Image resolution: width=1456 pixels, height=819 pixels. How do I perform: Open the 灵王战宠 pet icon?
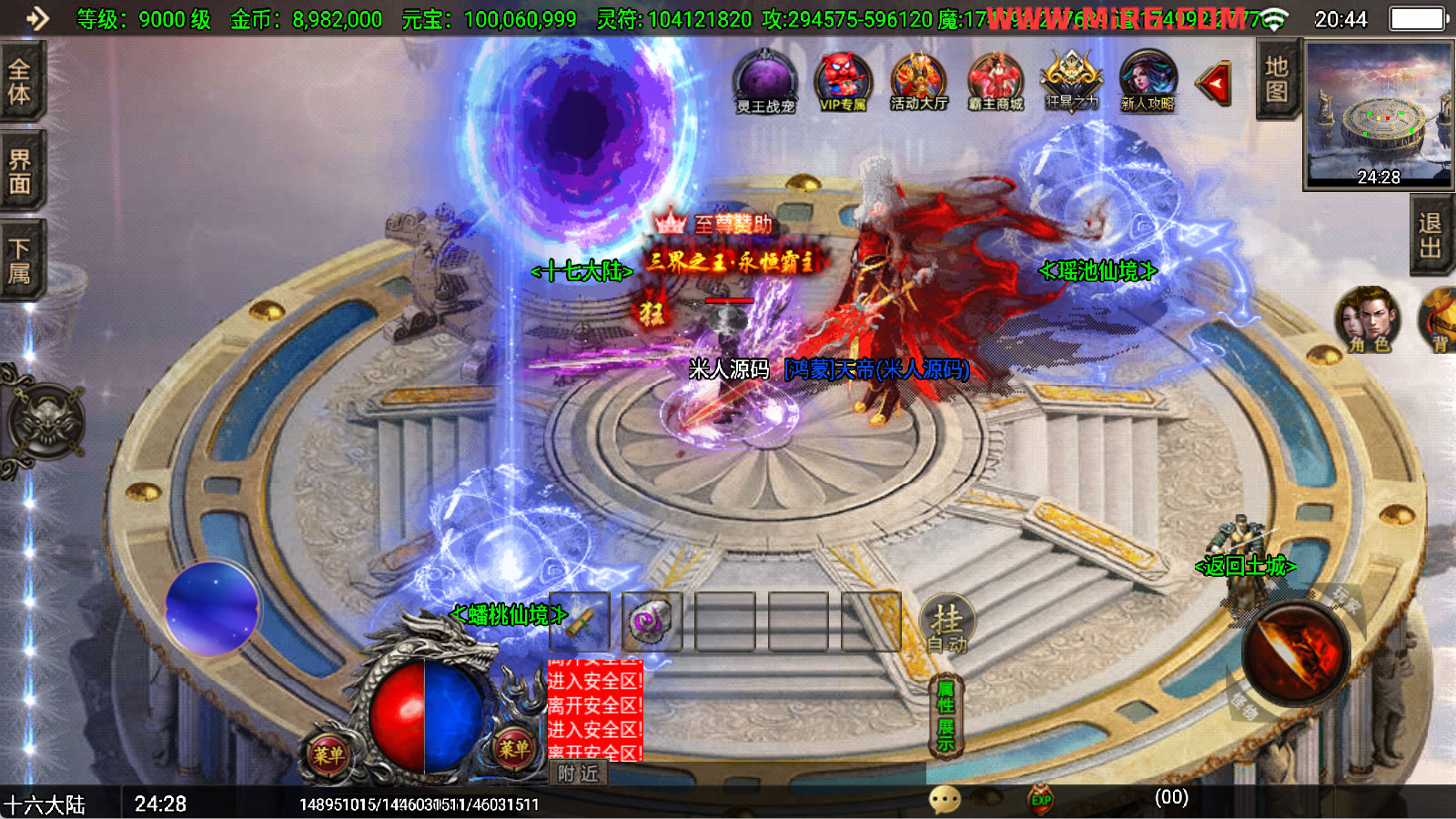pos(765,81)
